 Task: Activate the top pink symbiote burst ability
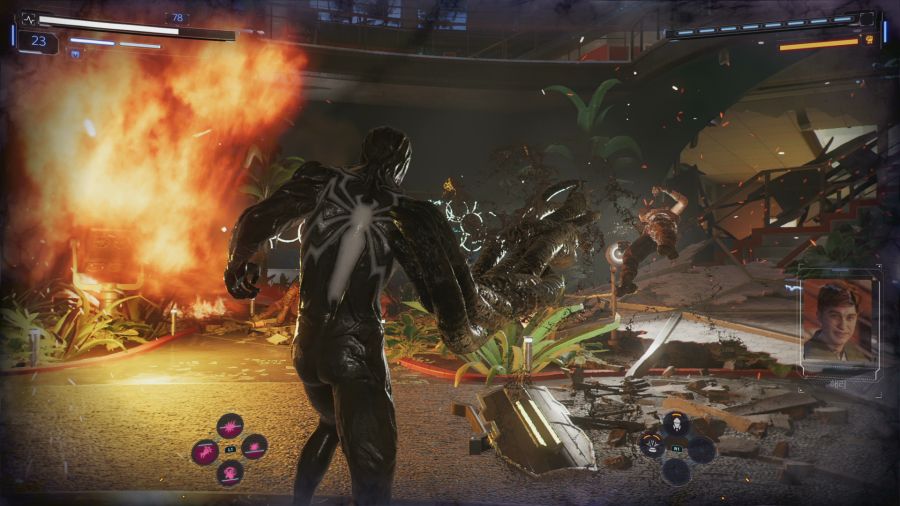[x=230, y=426]
